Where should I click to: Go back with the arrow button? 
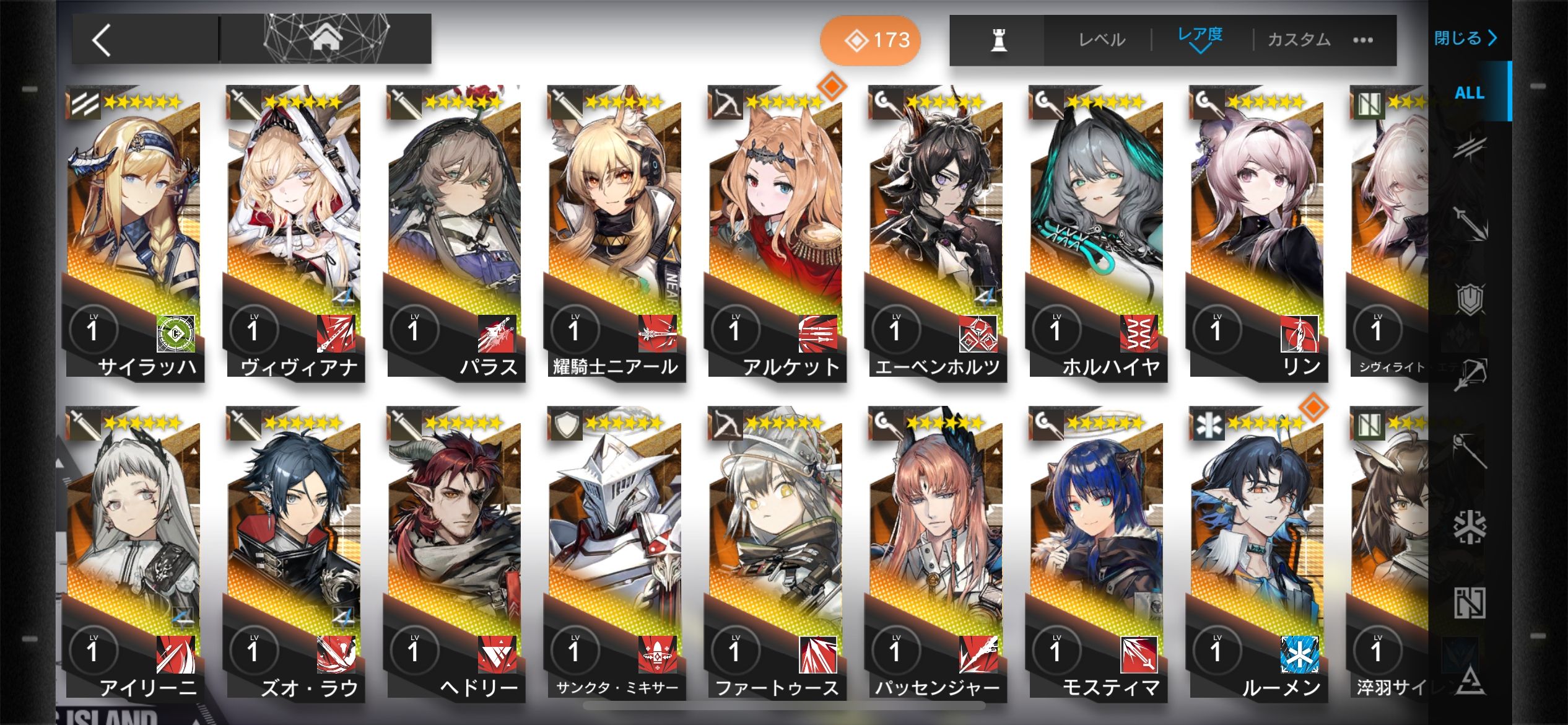click(102, 40)
